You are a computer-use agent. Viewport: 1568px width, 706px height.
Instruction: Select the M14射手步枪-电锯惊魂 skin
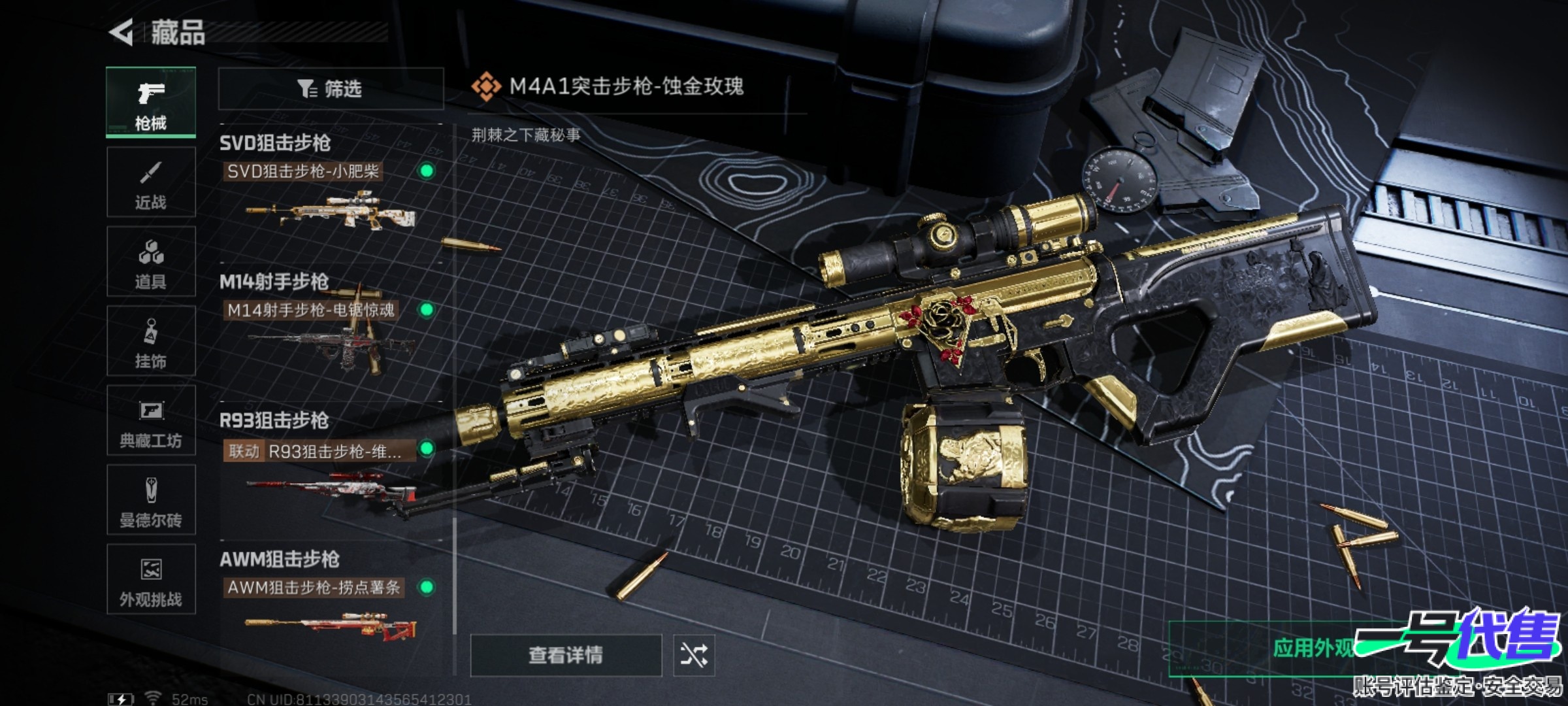[330, 335]
